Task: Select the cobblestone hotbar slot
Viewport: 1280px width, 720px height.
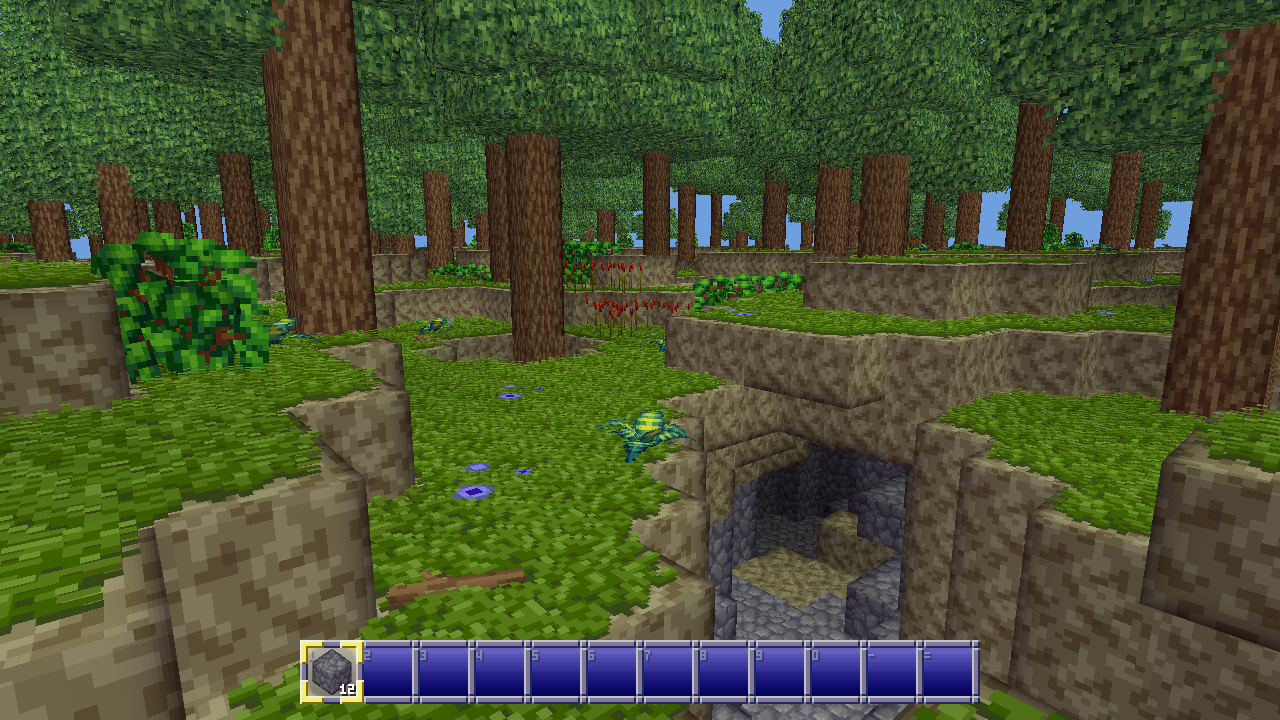Action: [332, 671]
